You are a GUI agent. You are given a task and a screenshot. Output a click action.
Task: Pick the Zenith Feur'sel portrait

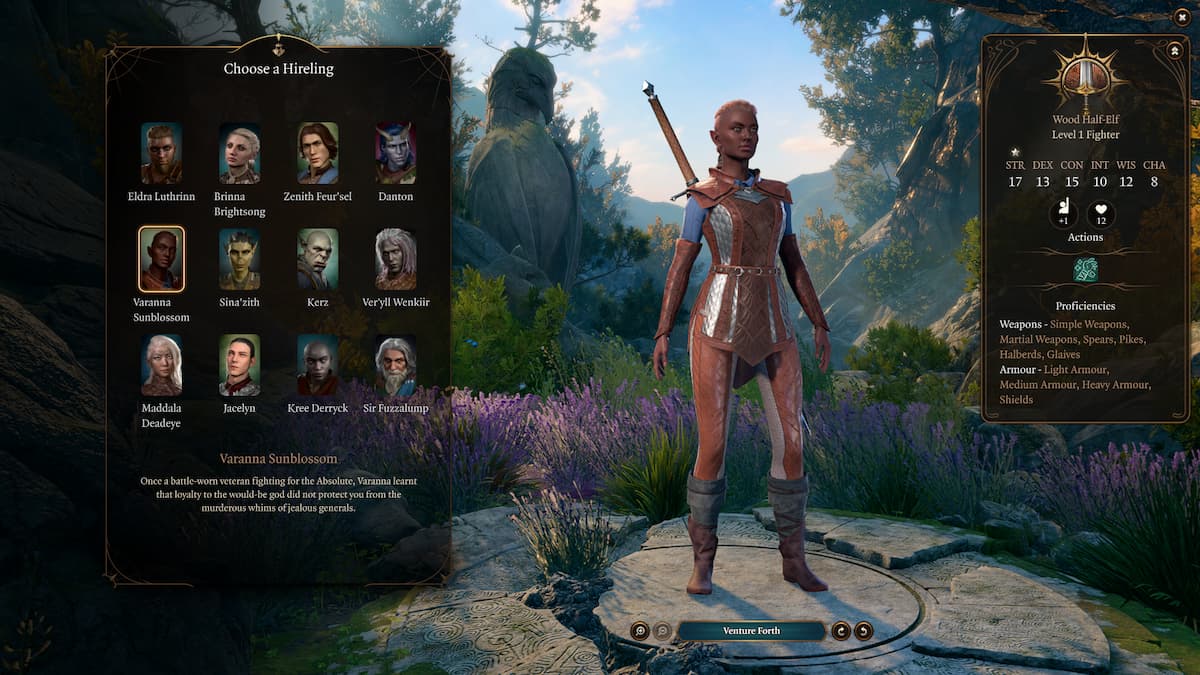[317, 153]
